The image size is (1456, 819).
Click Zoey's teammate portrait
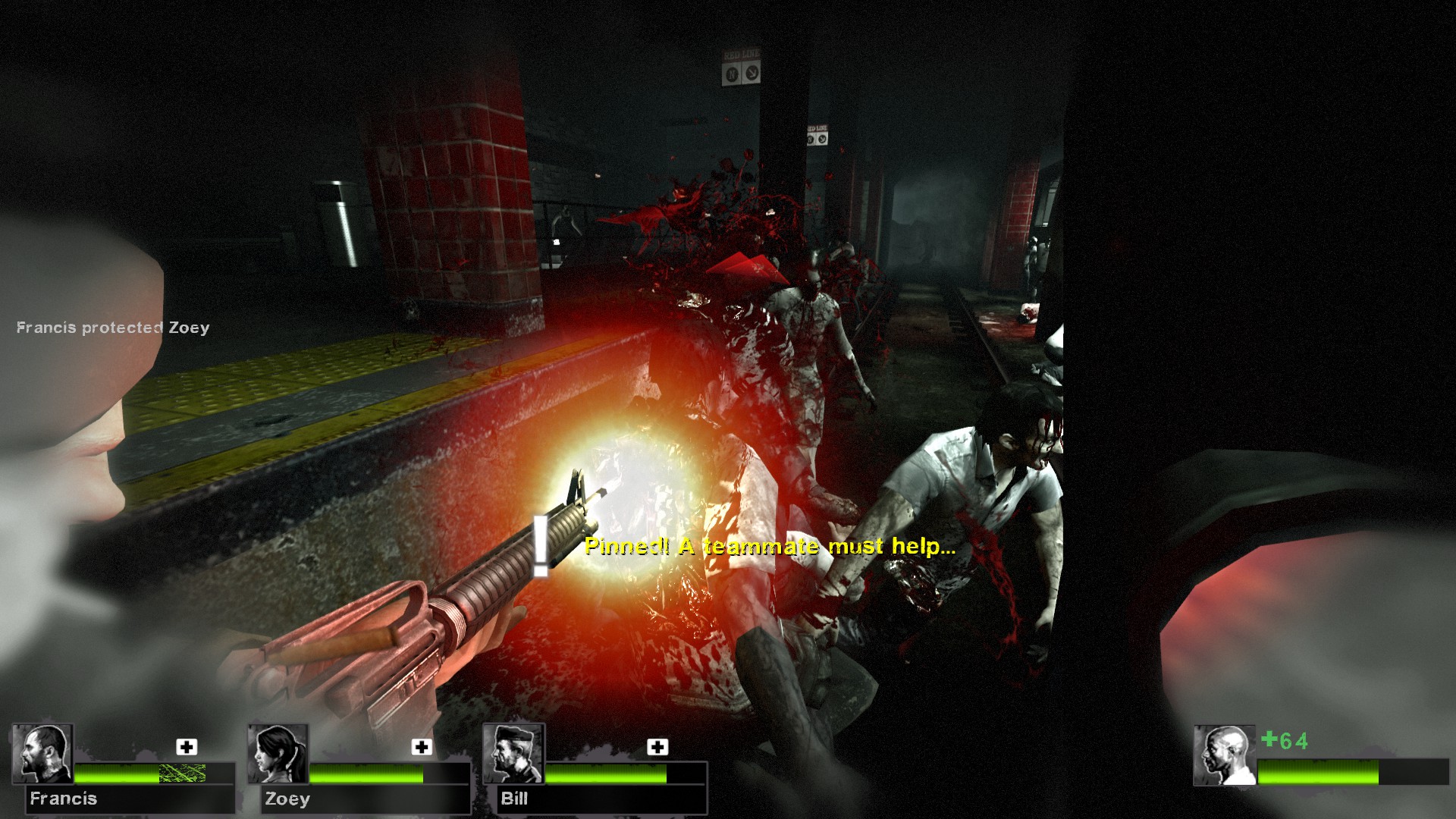tap(278, 754)
